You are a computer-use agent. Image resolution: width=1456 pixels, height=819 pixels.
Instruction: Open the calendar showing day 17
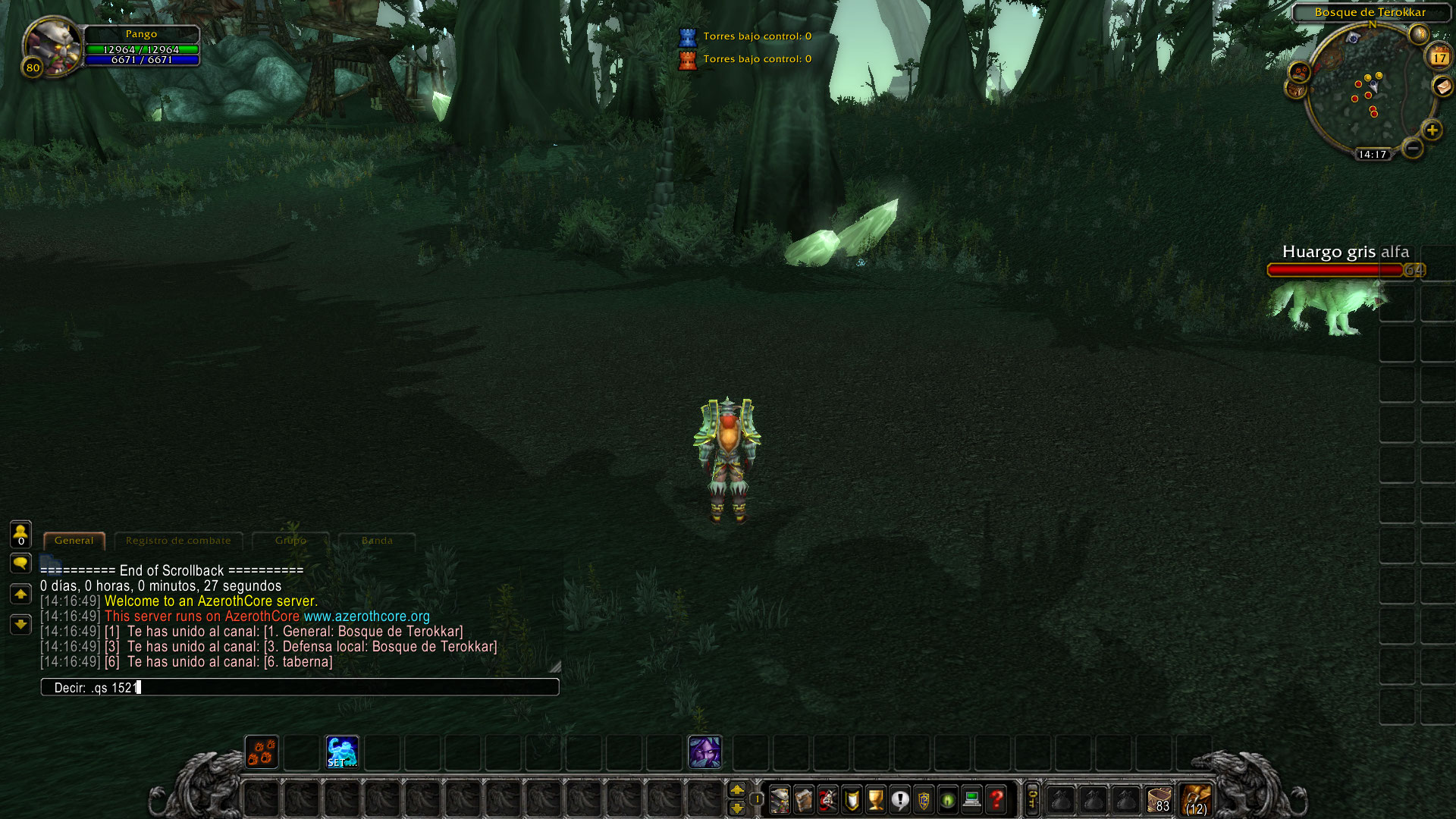click(x=1440, y=56)
